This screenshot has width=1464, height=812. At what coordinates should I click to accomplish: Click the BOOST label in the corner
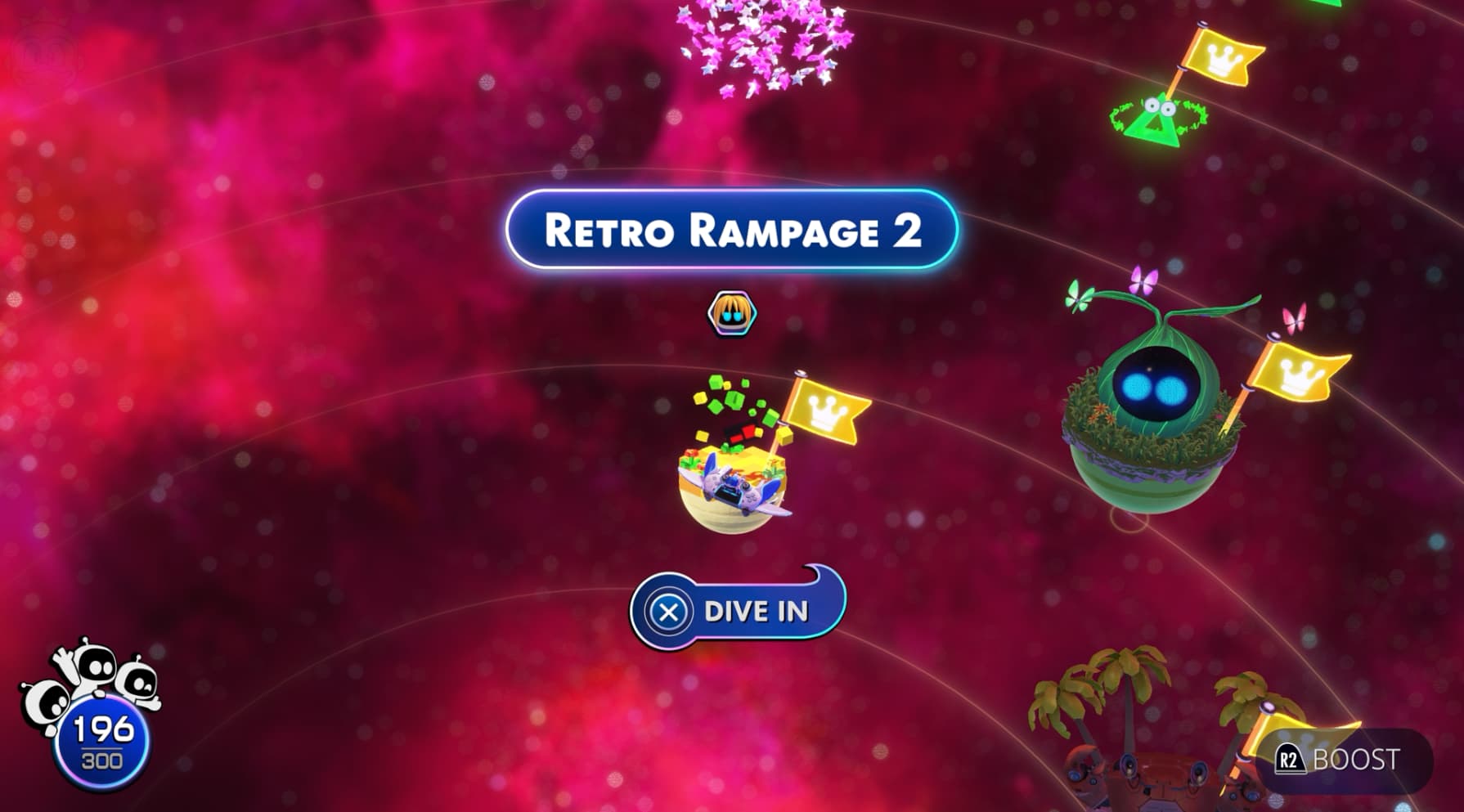(x=1357, y=757)
